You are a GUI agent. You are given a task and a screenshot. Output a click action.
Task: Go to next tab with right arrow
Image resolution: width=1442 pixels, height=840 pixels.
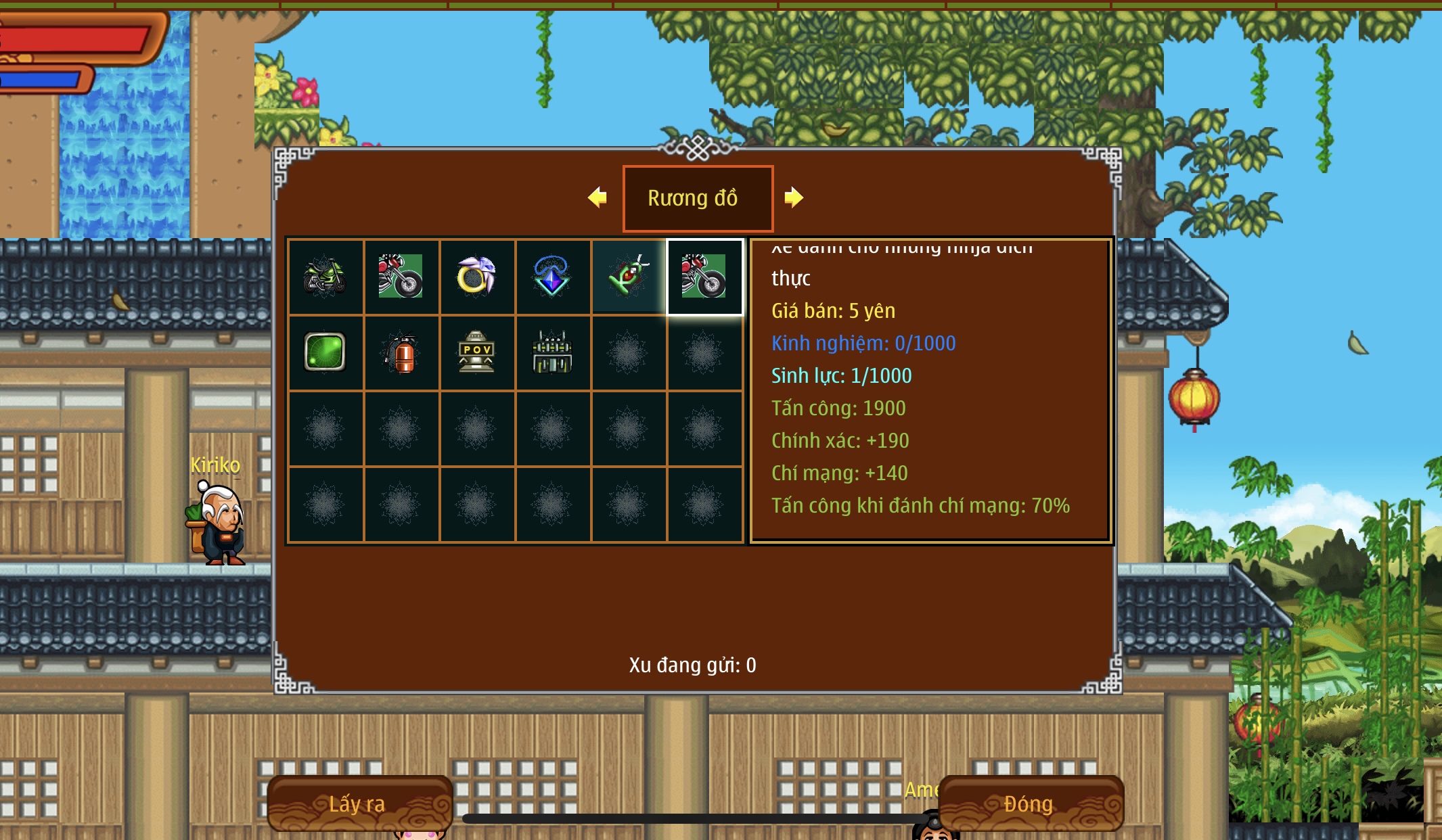793,197
